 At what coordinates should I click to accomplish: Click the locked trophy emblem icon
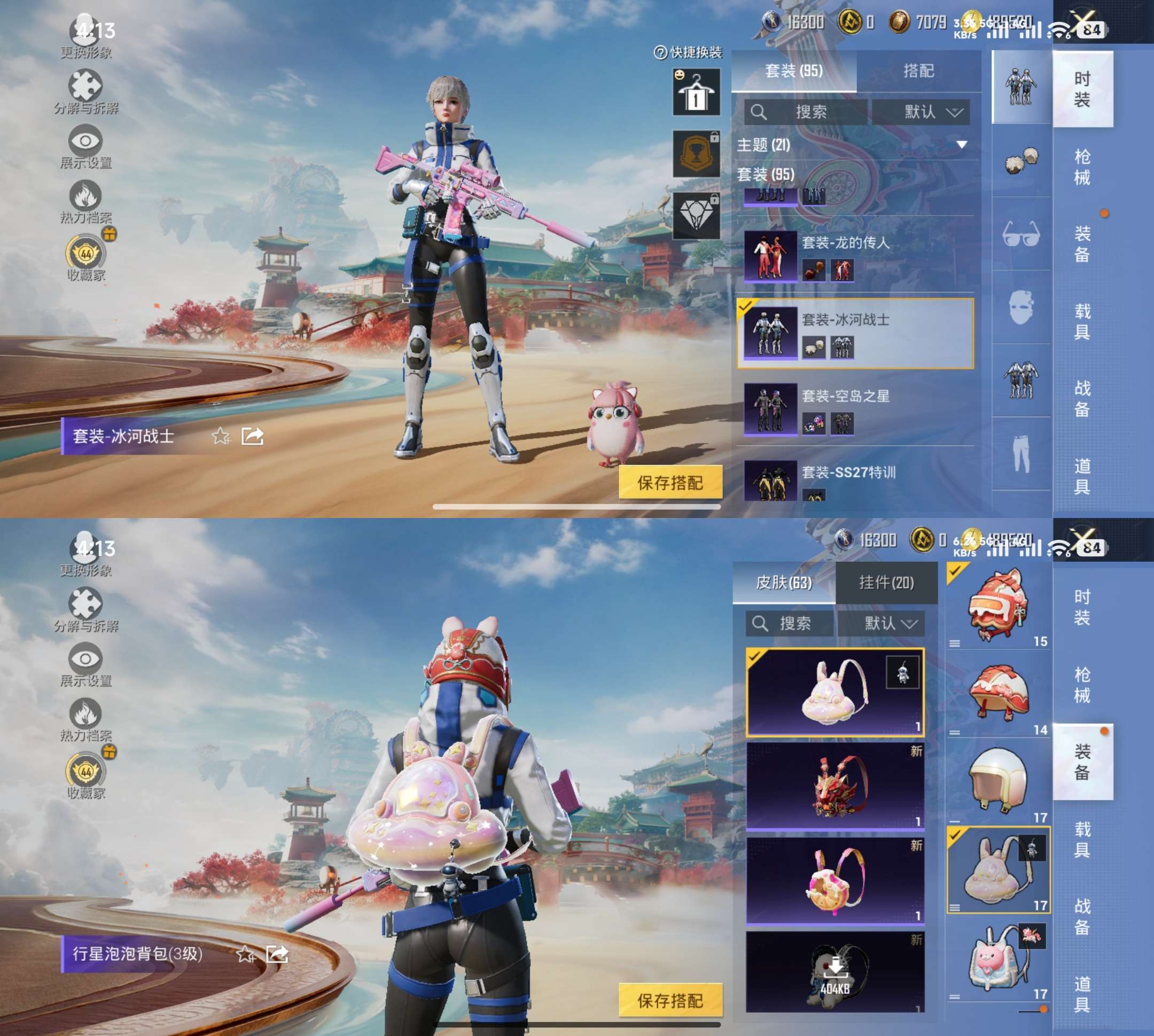click(x=696, y=154)
